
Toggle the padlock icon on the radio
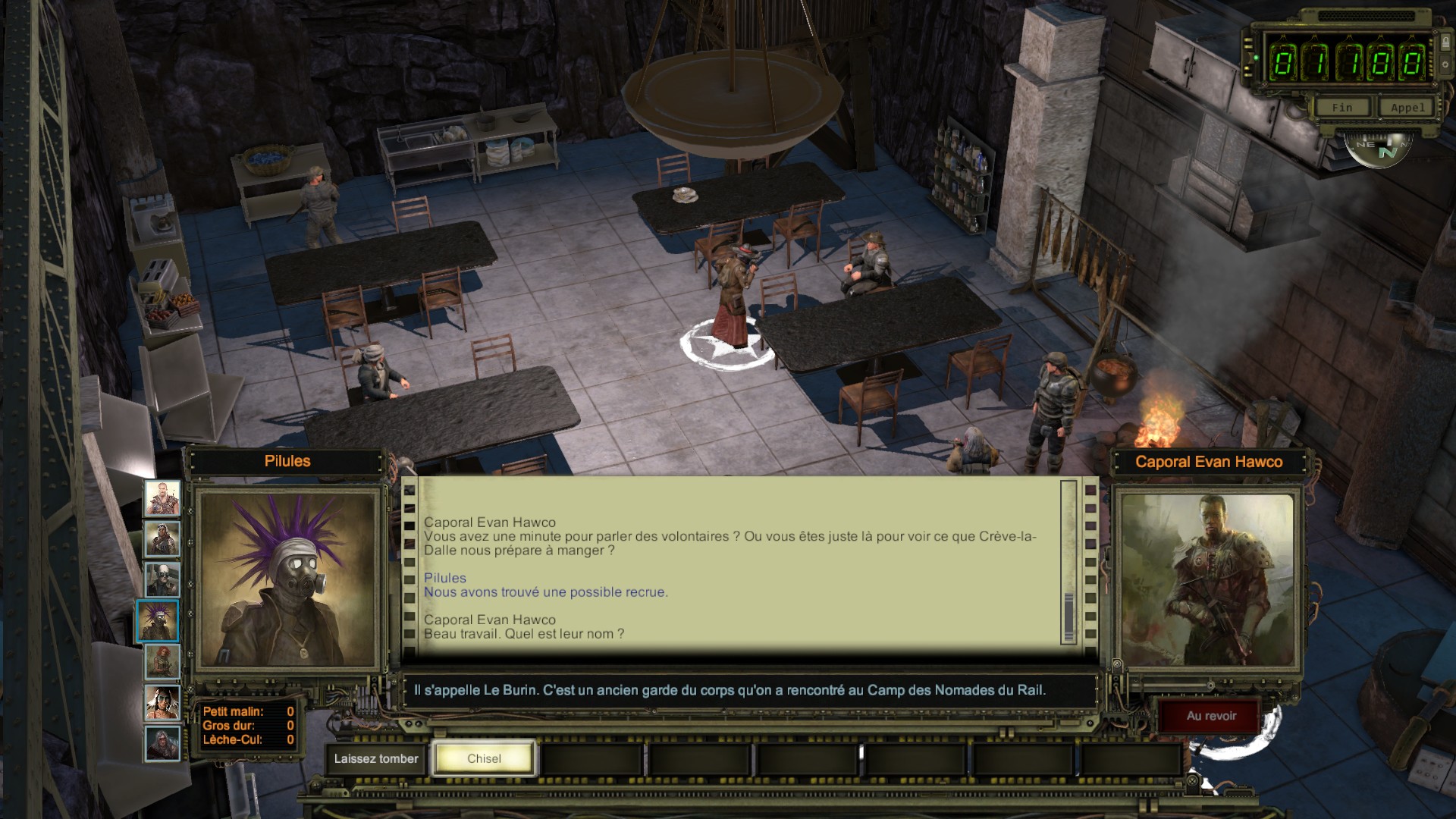1445,42
